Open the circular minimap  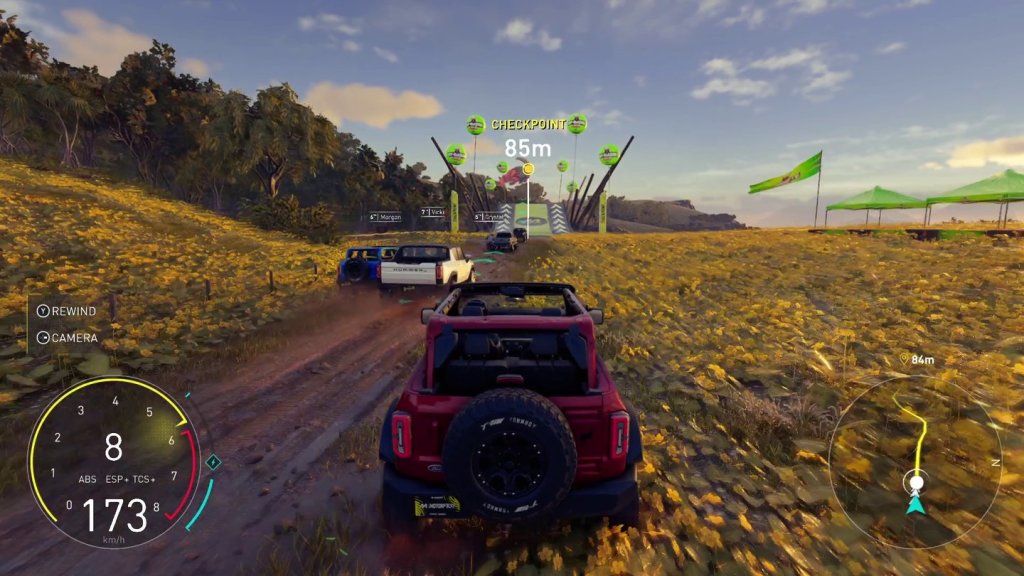[x=914, y=461]
